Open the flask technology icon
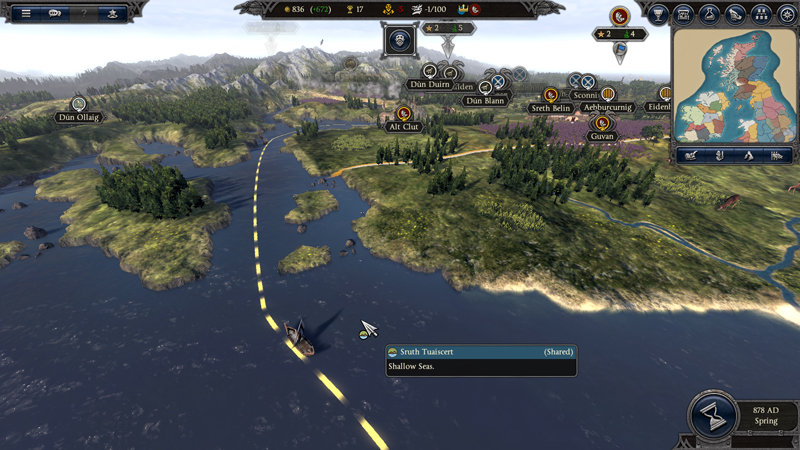800x450 pixels. tap(710, 14)
